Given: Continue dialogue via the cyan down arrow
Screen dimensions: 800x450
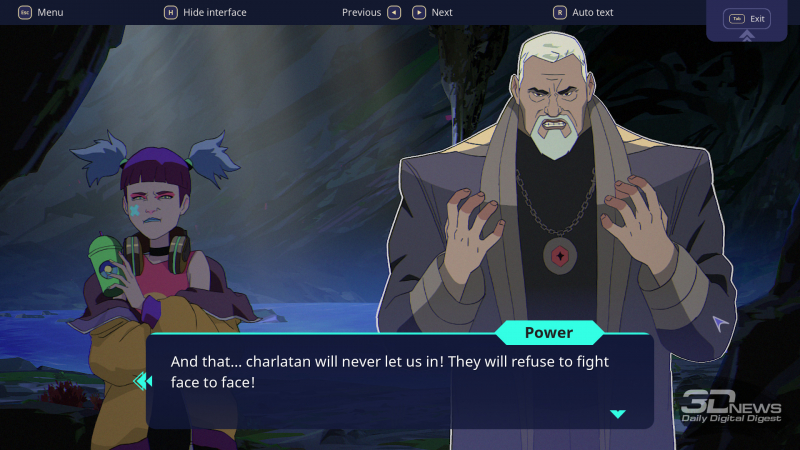Looking at the screenshot, I should [x=618, y=413].
